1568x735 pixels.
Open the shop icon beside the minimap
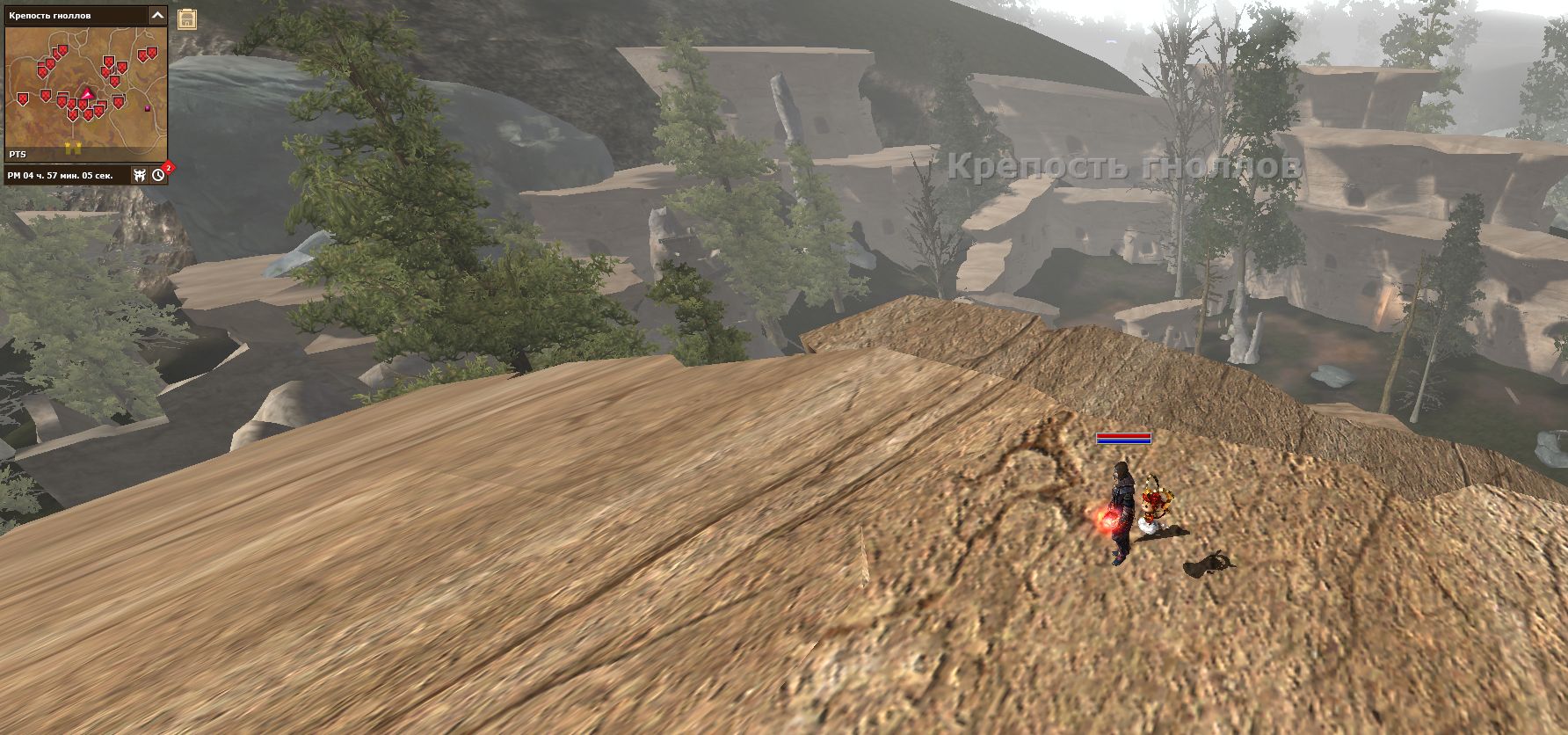pos(186,19)
